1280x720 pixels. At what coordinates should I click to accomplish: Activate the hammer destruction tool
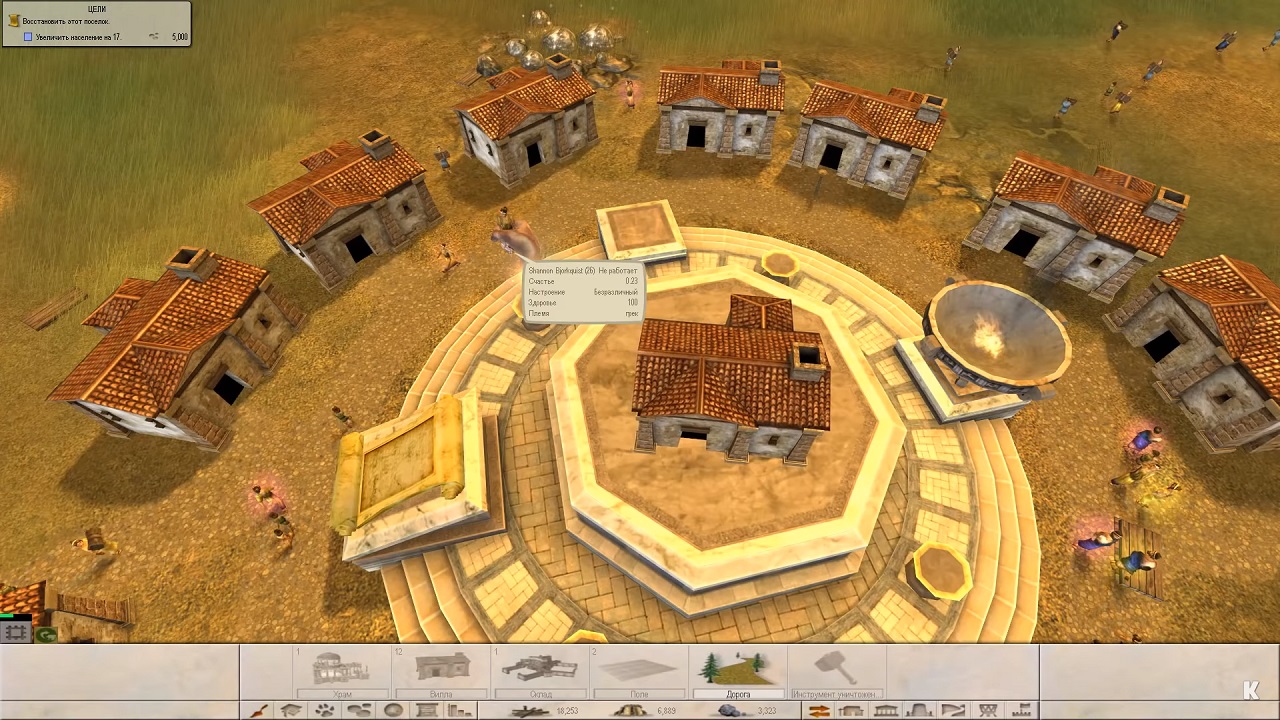pos(836,671)
